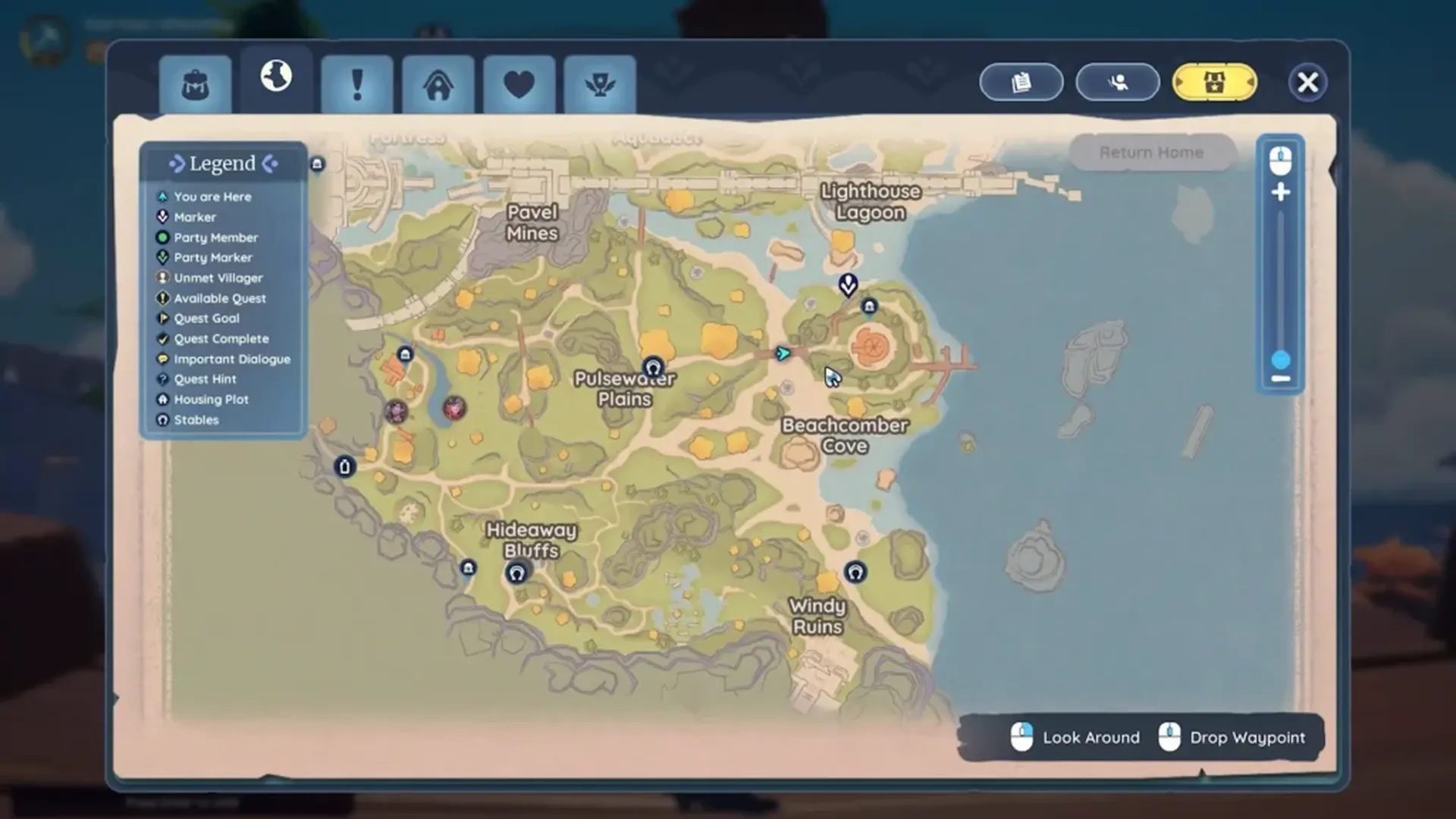The height and width of the screenshot is (819, 1456).
Task: Open the journal notes button top right
Action: [1021, 82]
